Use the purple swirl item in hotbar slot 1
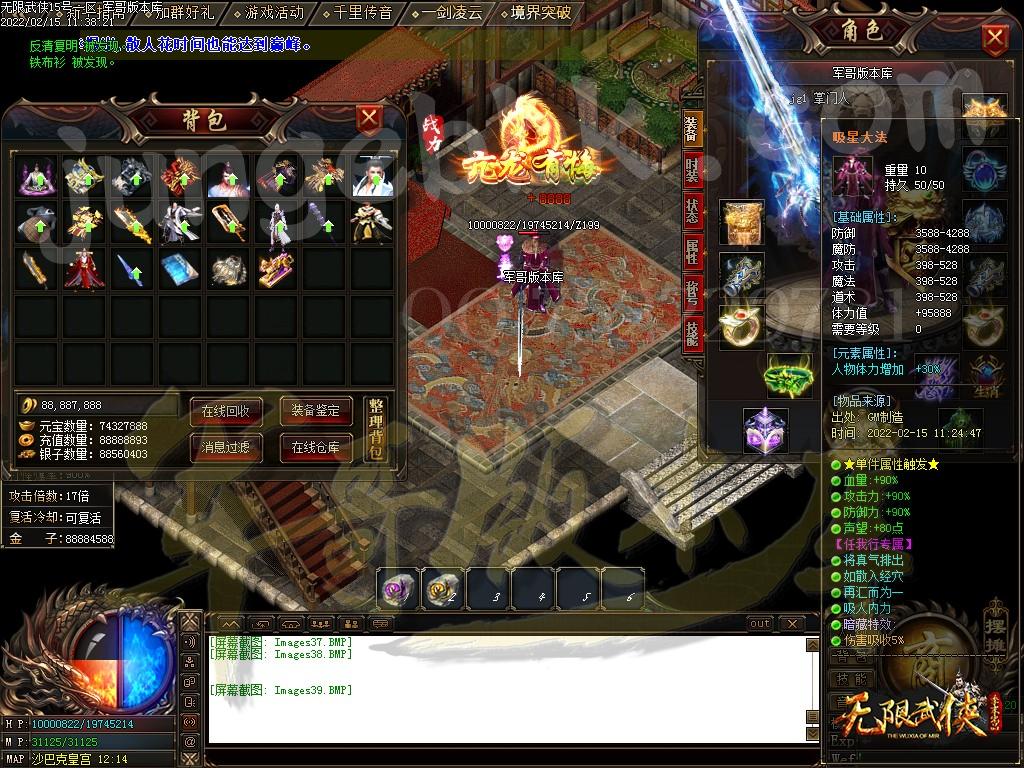1024x768 pixels. 396,589
